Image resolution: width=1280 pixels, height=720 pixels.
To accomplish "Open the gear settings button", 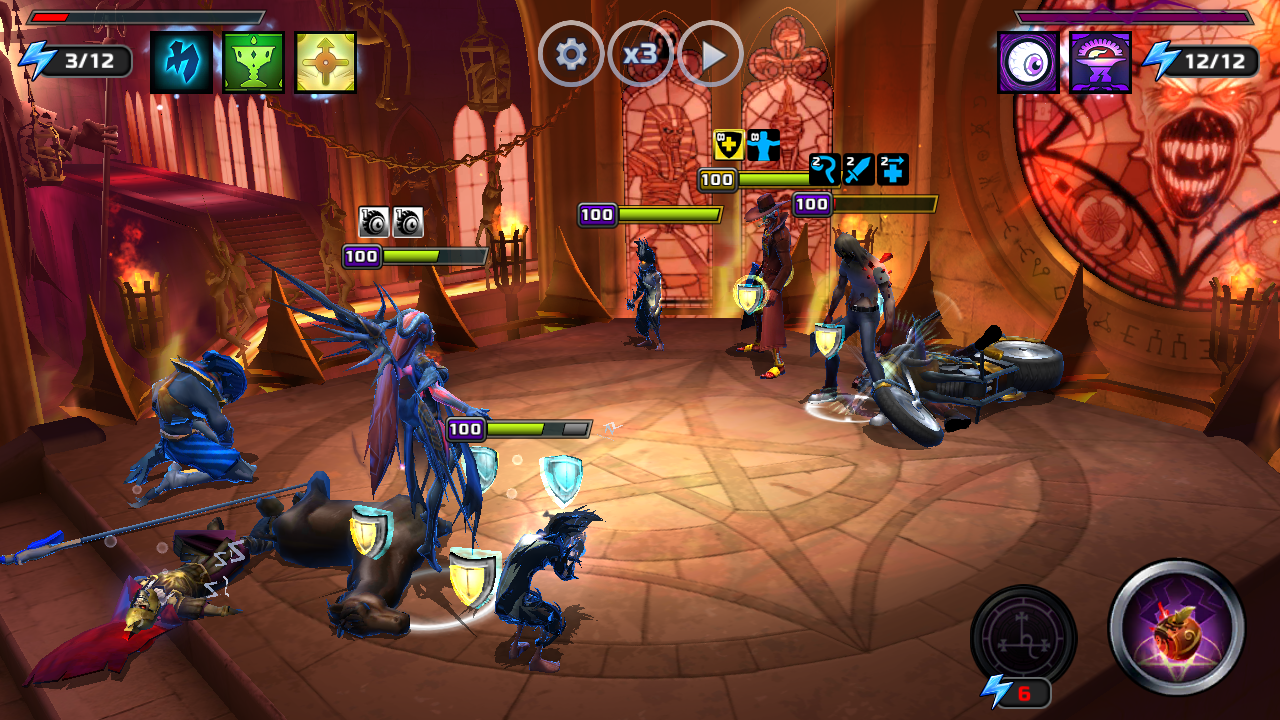I will (x=571, y=54).
